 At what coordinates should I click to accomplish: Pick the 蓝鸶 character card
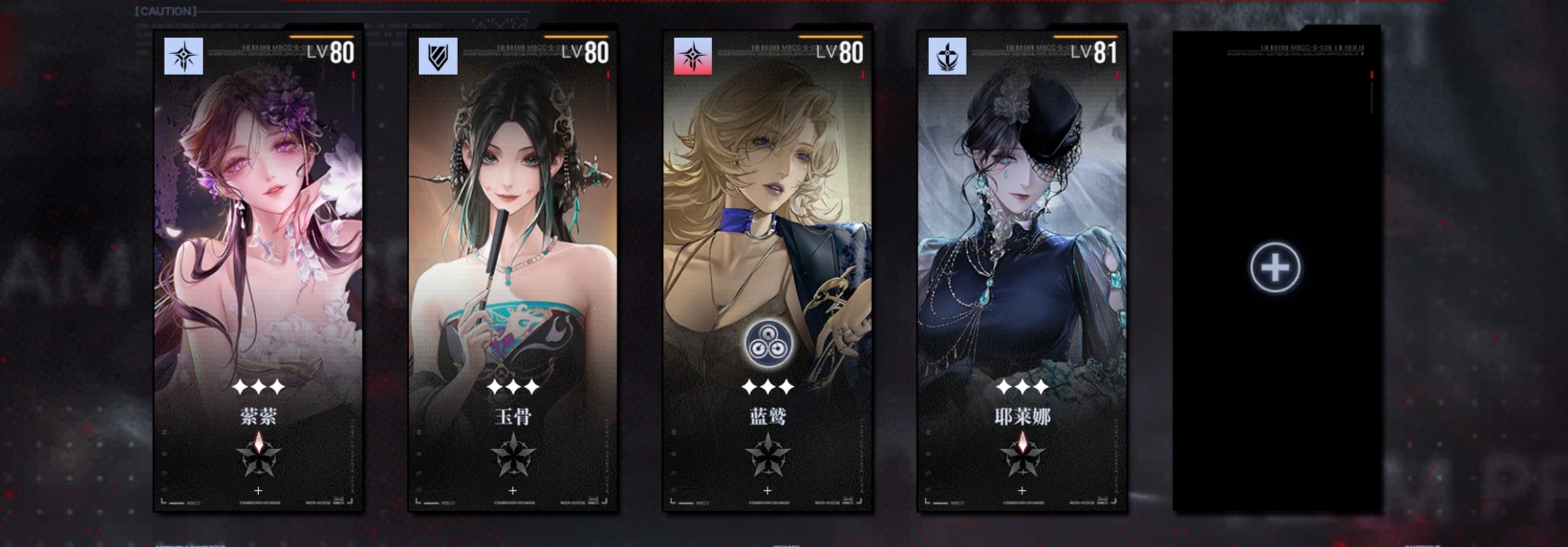(768, 270)
